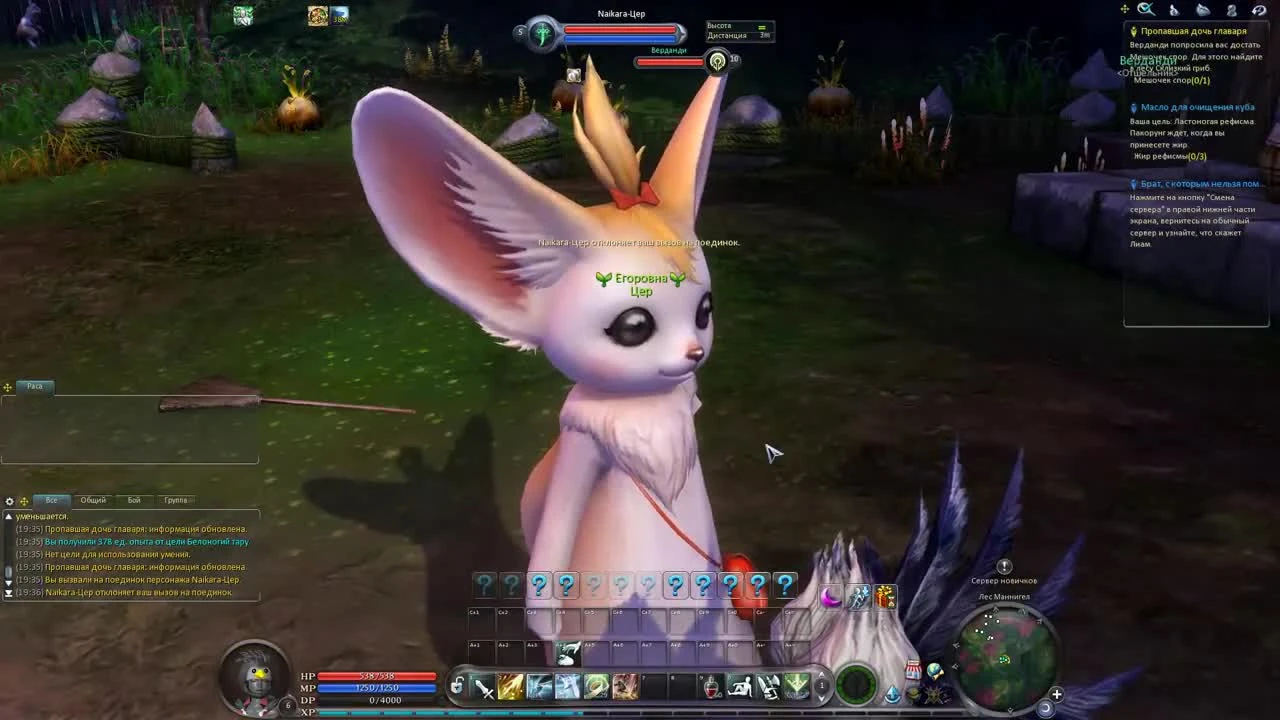
Task: Switch to the Бой chat tab
Action: point(131,500)
